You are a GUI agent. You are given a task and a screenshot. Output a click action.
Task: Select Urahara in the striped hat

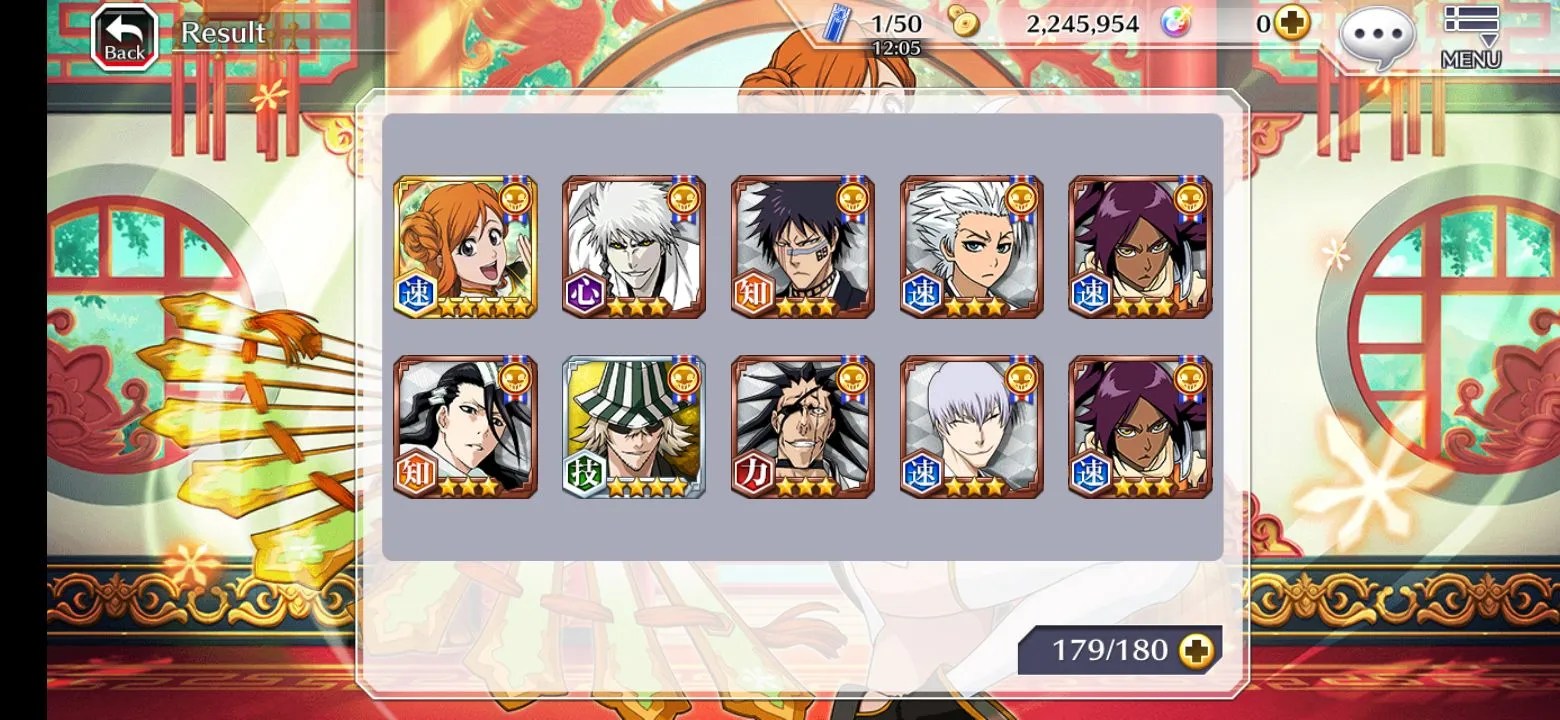pyautogui.click(x=634, y=427)
